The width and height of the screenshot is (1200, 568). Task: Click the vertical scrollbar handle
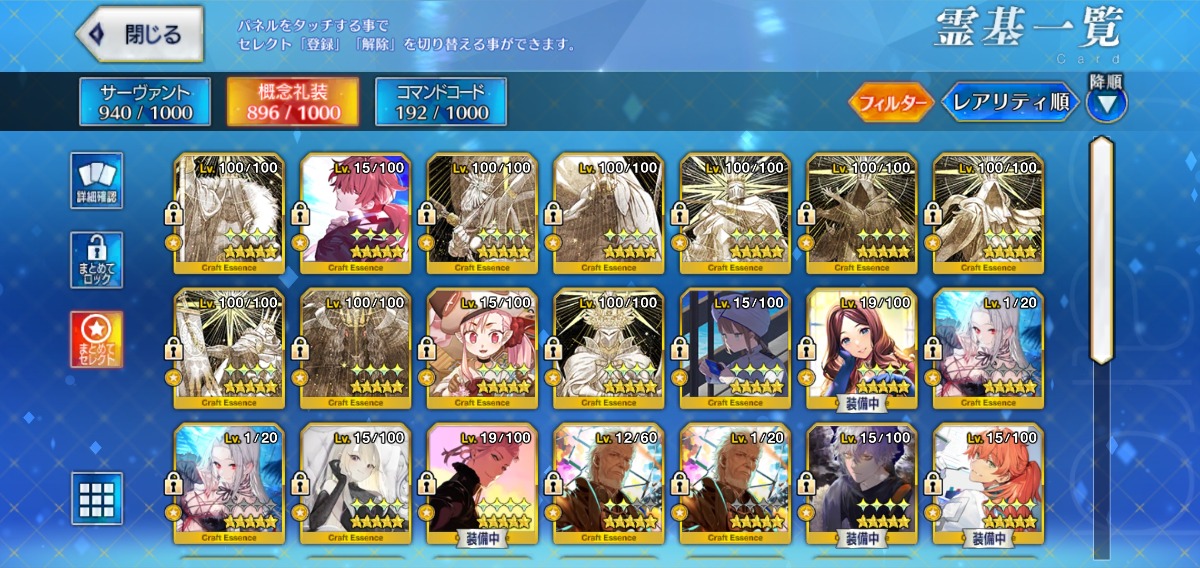[1102, 250]
